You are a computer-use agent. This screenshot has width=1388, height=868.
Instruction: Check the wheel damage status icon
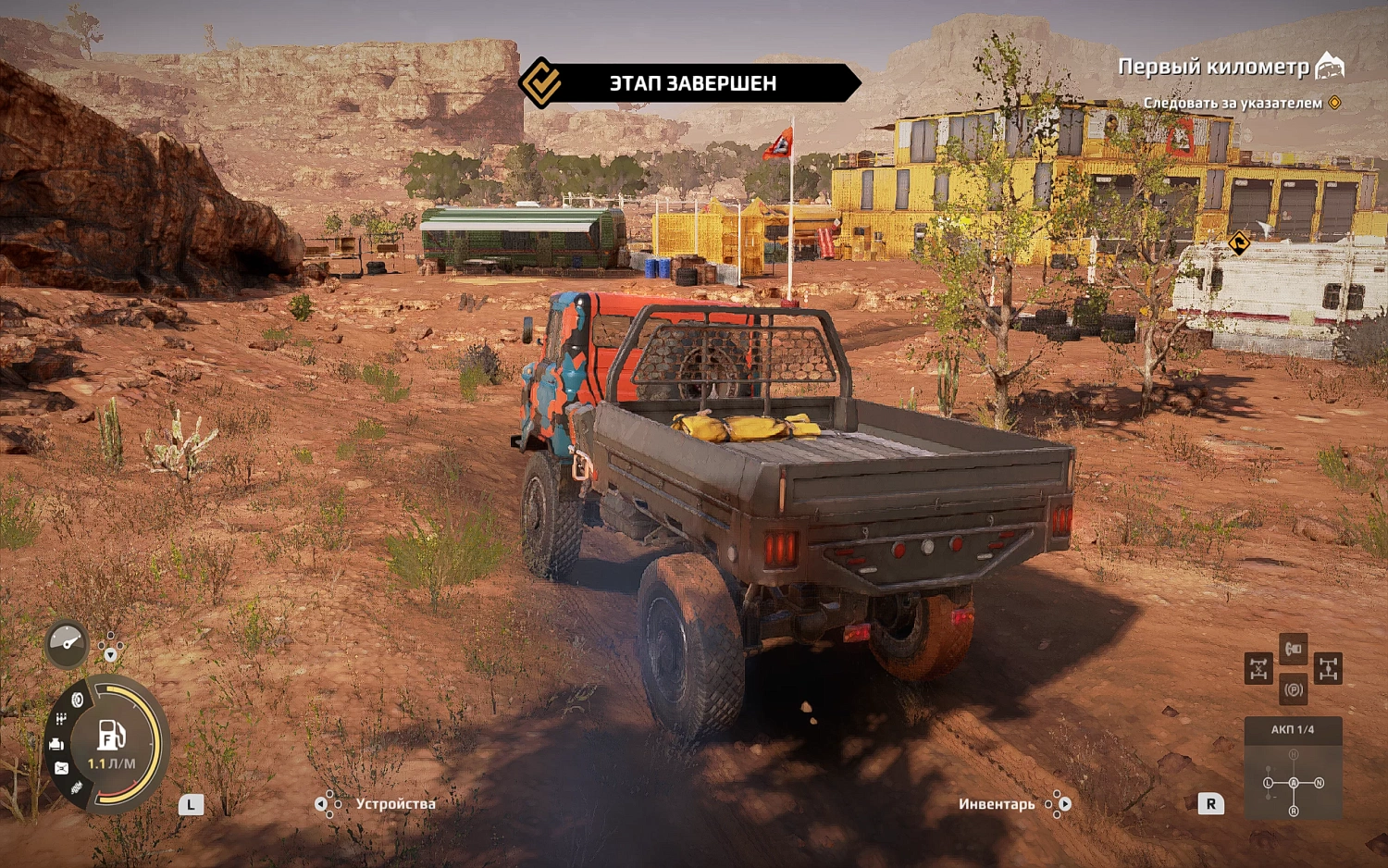(78, 700)
